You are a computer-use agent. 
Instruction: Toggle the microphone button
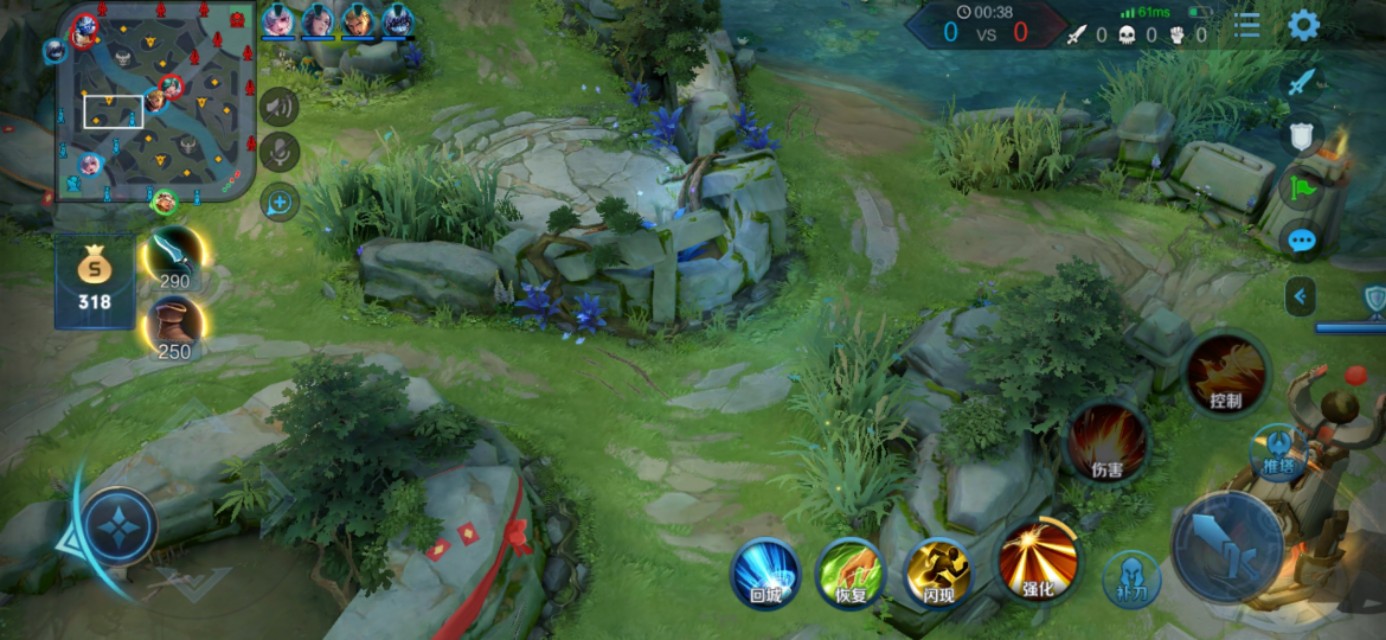(280, 152)
